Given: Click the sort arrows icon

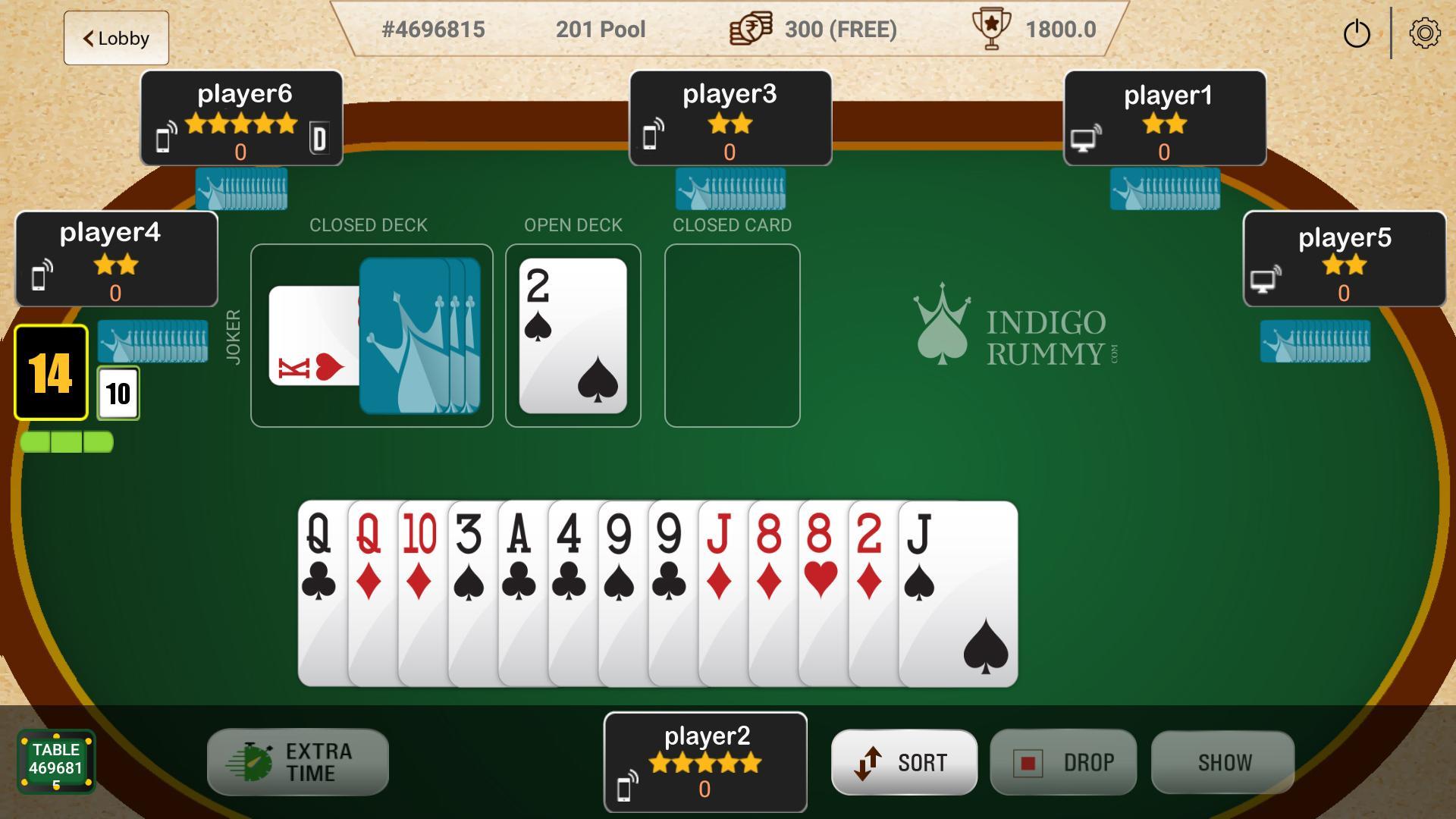Looking at the screenshot, I should [870, 762].
